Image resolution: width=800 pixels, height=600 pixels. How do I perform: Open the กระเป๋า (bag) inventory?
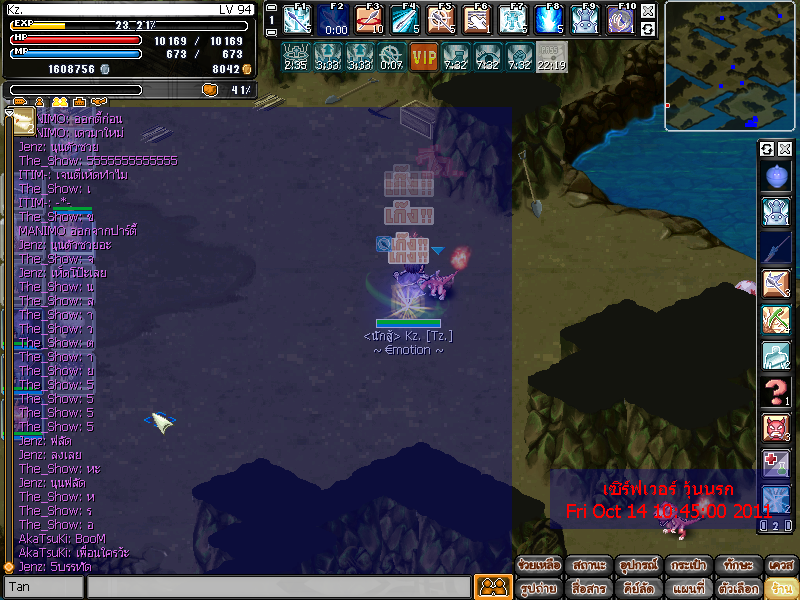point(686,564)
